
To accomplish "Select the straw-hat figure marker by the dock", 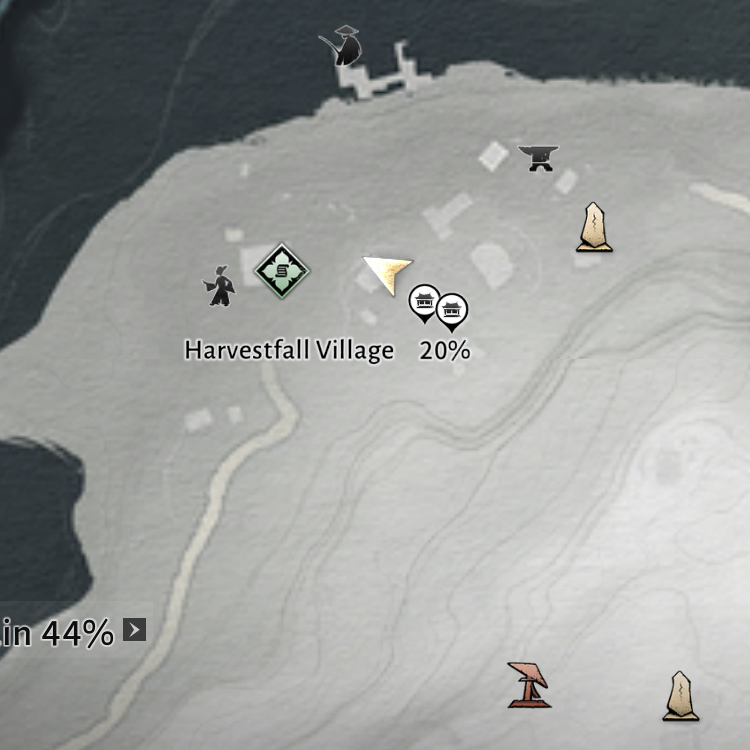I will pos(340,47).
